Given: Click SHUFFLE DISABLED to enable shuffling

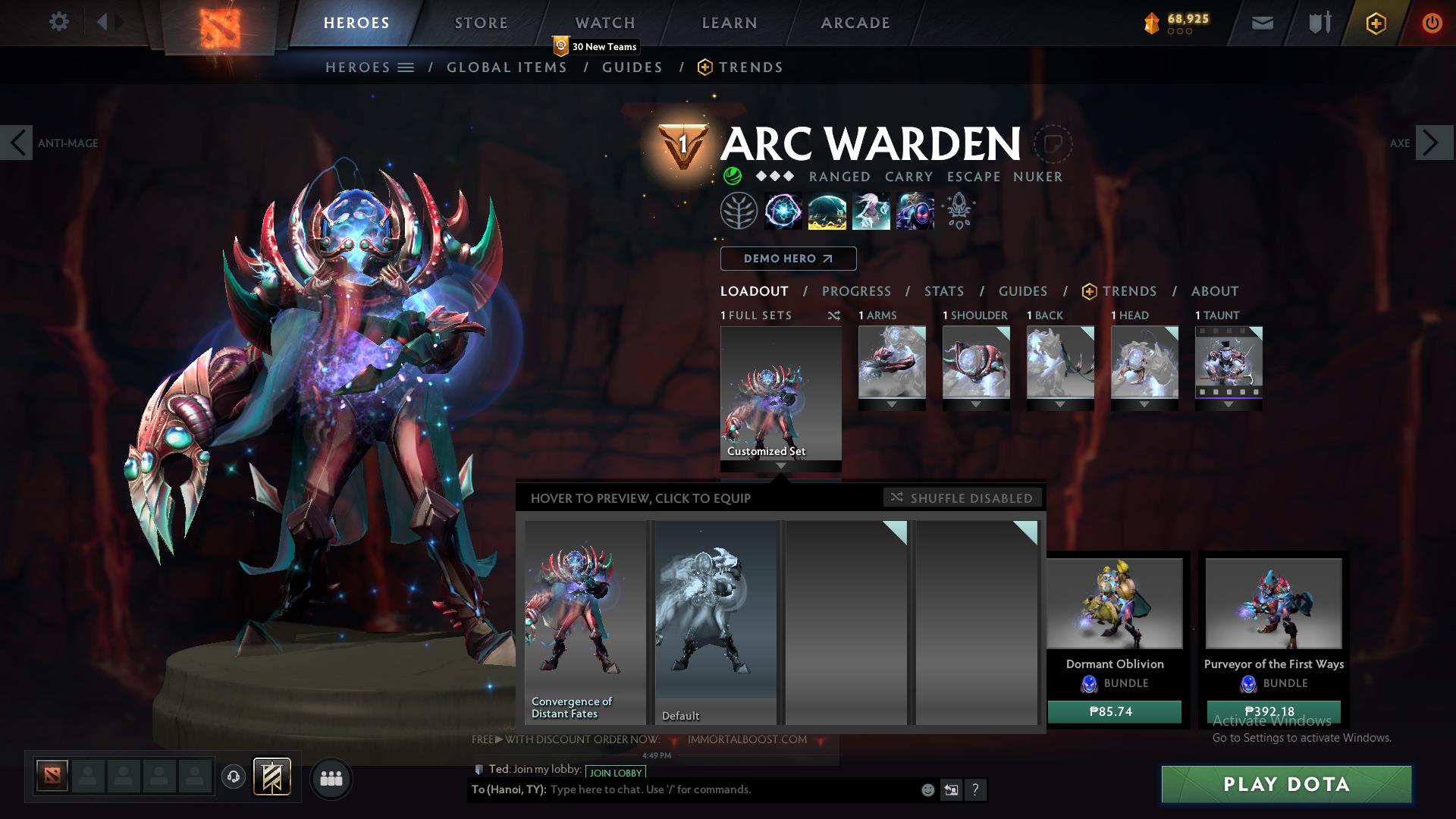Looking at the screenshot, I should coord(962,498).
